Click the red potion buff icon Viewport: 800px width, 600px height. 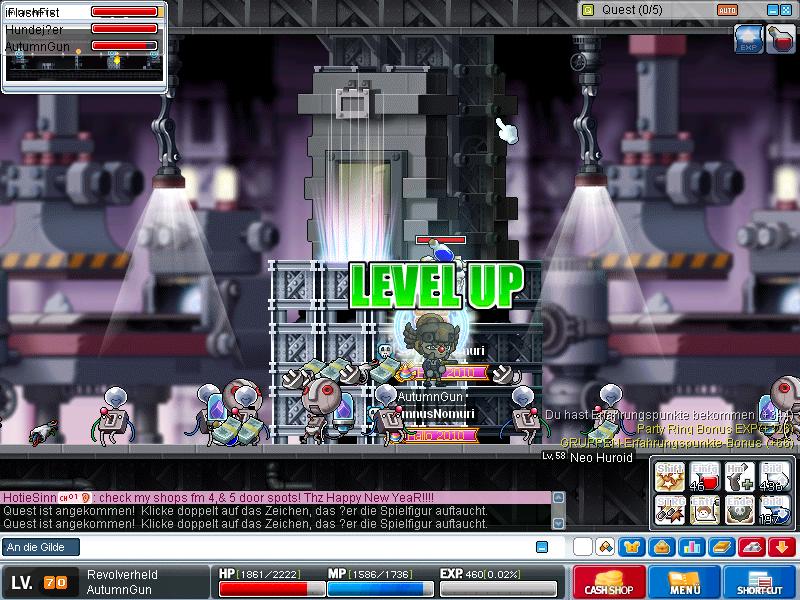(781, 39)
